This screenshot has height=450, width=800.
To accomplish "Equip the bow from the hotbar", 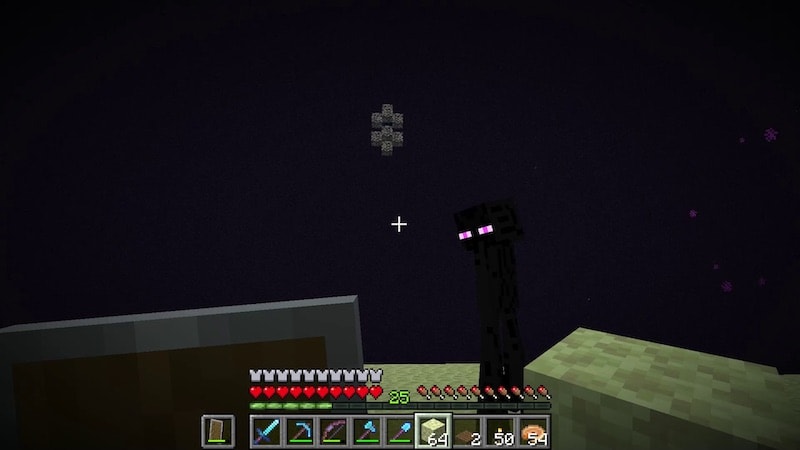I will coord(333,431).
